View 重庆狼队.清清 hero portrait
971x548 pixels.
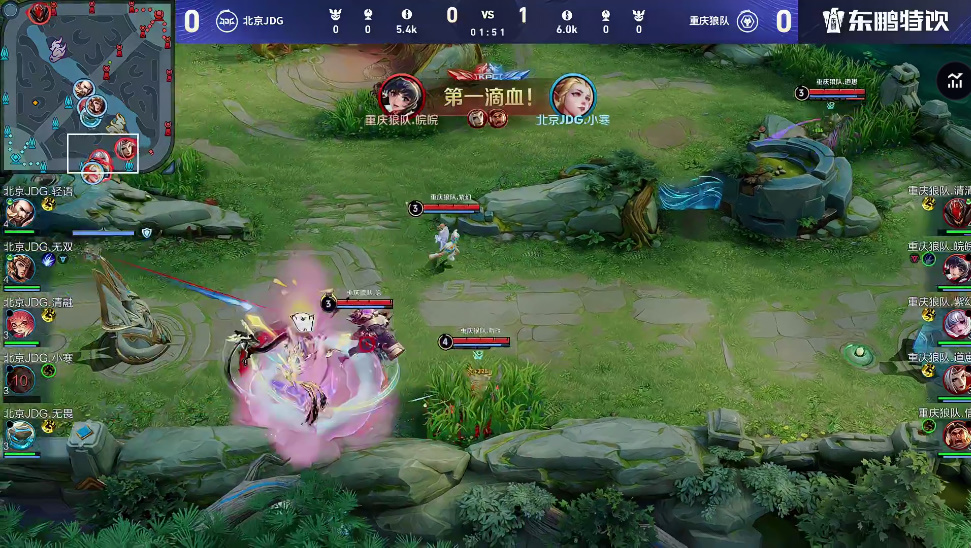click(956, 213)
